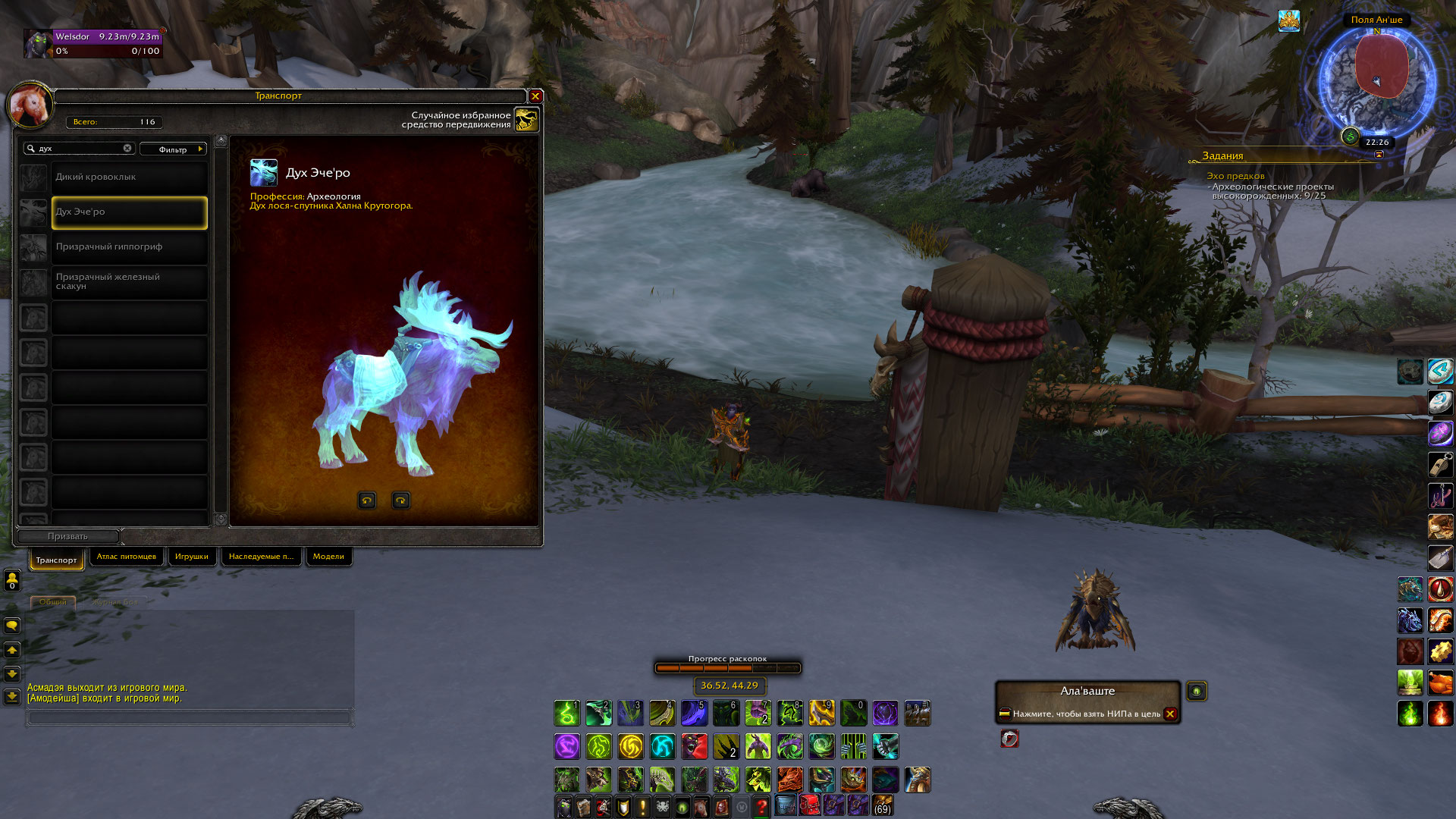Open the Игрушки tab
Screen dimensions: 1456x819
coord(191,557)
